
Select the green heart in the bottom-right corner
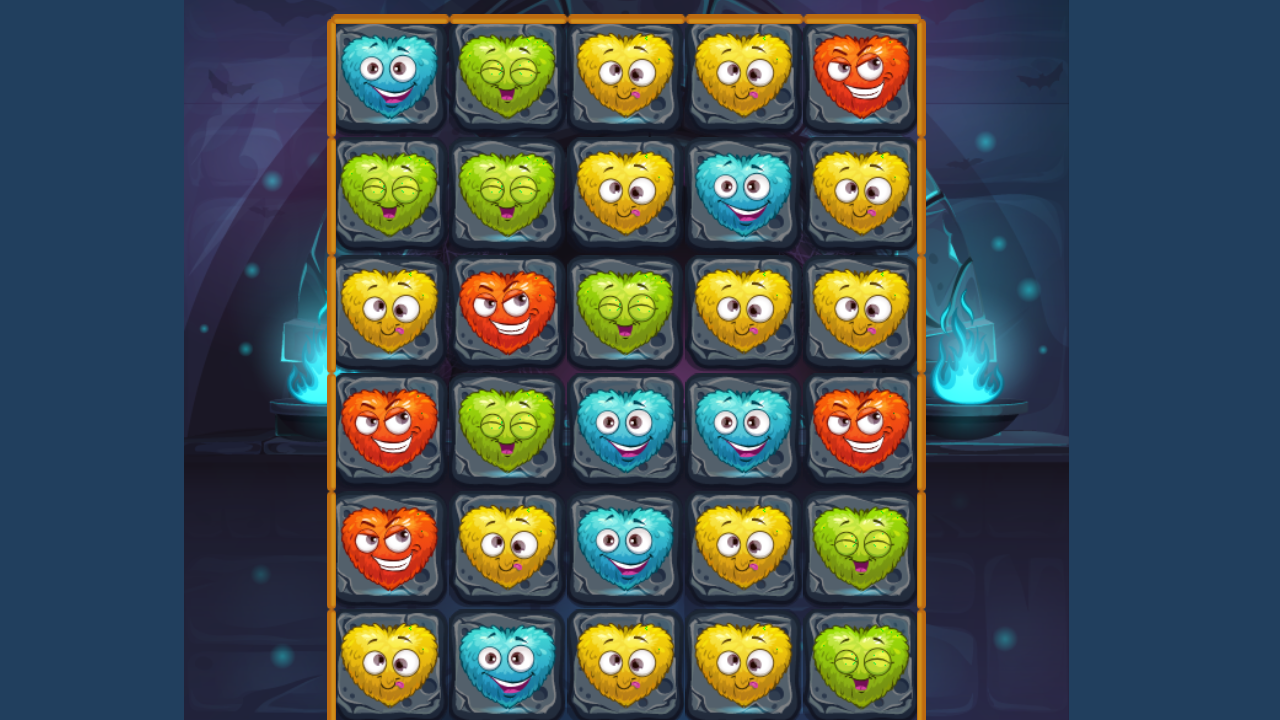(x=861, y=665)
